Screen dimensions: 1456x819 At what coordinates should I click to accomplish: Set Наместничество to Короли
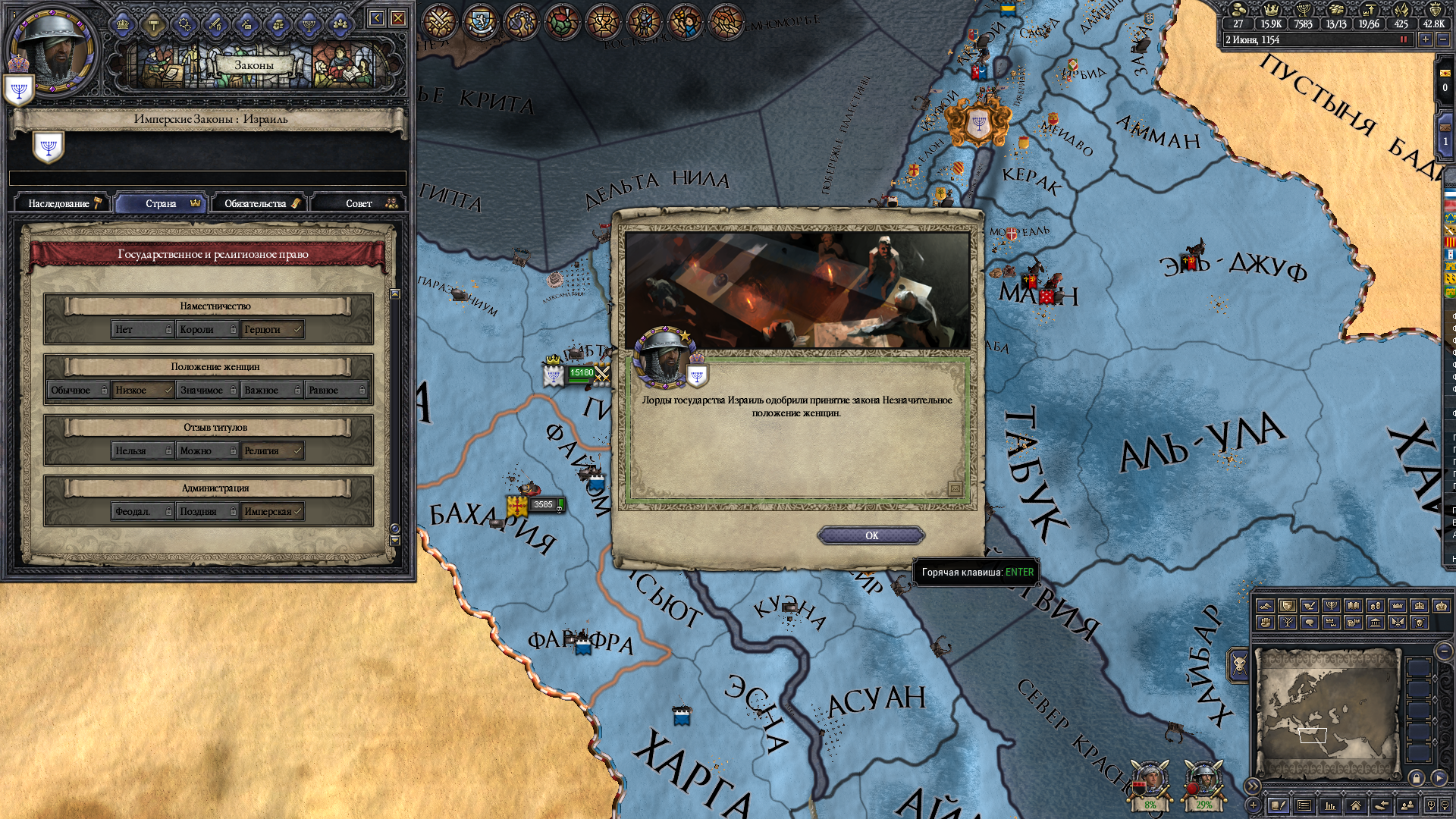pyautogui.click(x=206, y=329)
